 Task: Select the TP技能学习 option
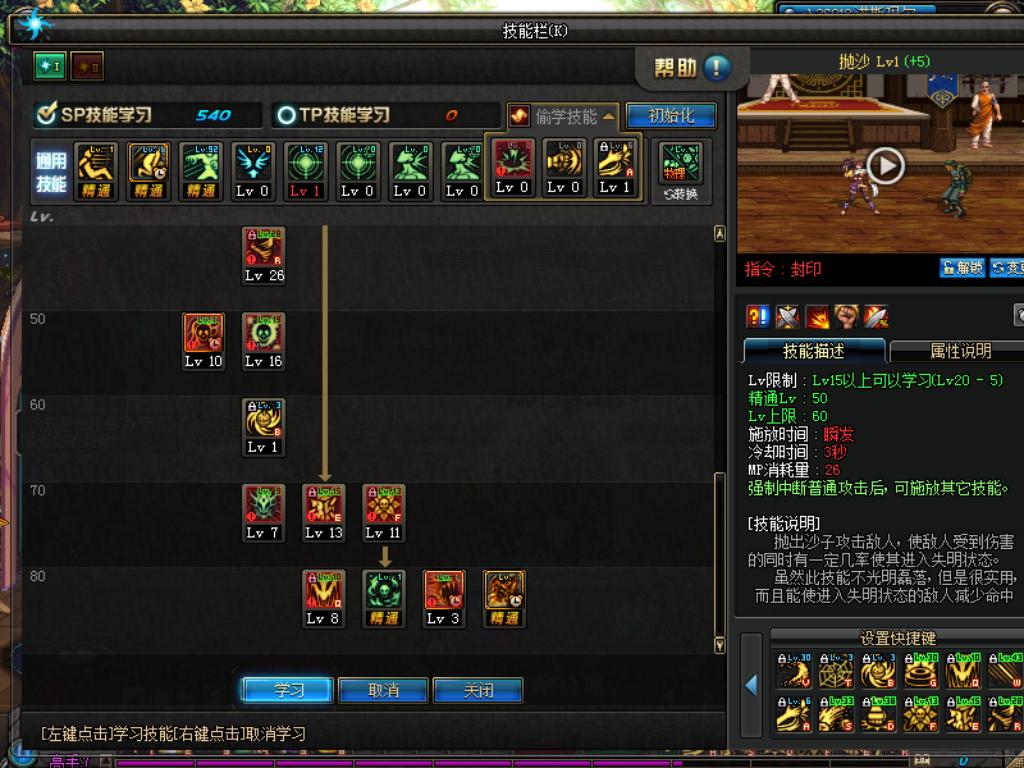333,115
